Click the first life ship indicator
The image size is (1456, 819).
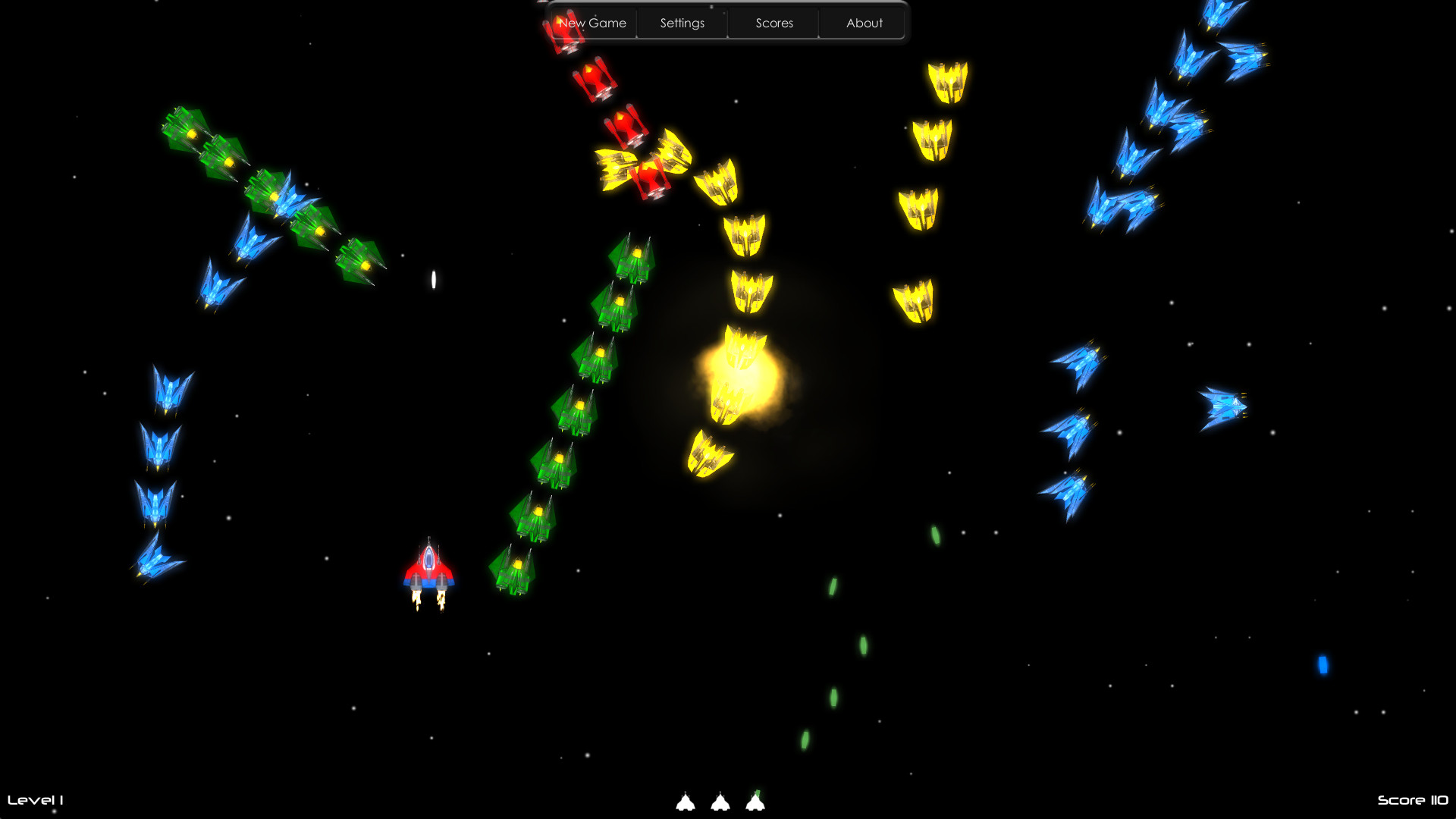pos(686,802)
